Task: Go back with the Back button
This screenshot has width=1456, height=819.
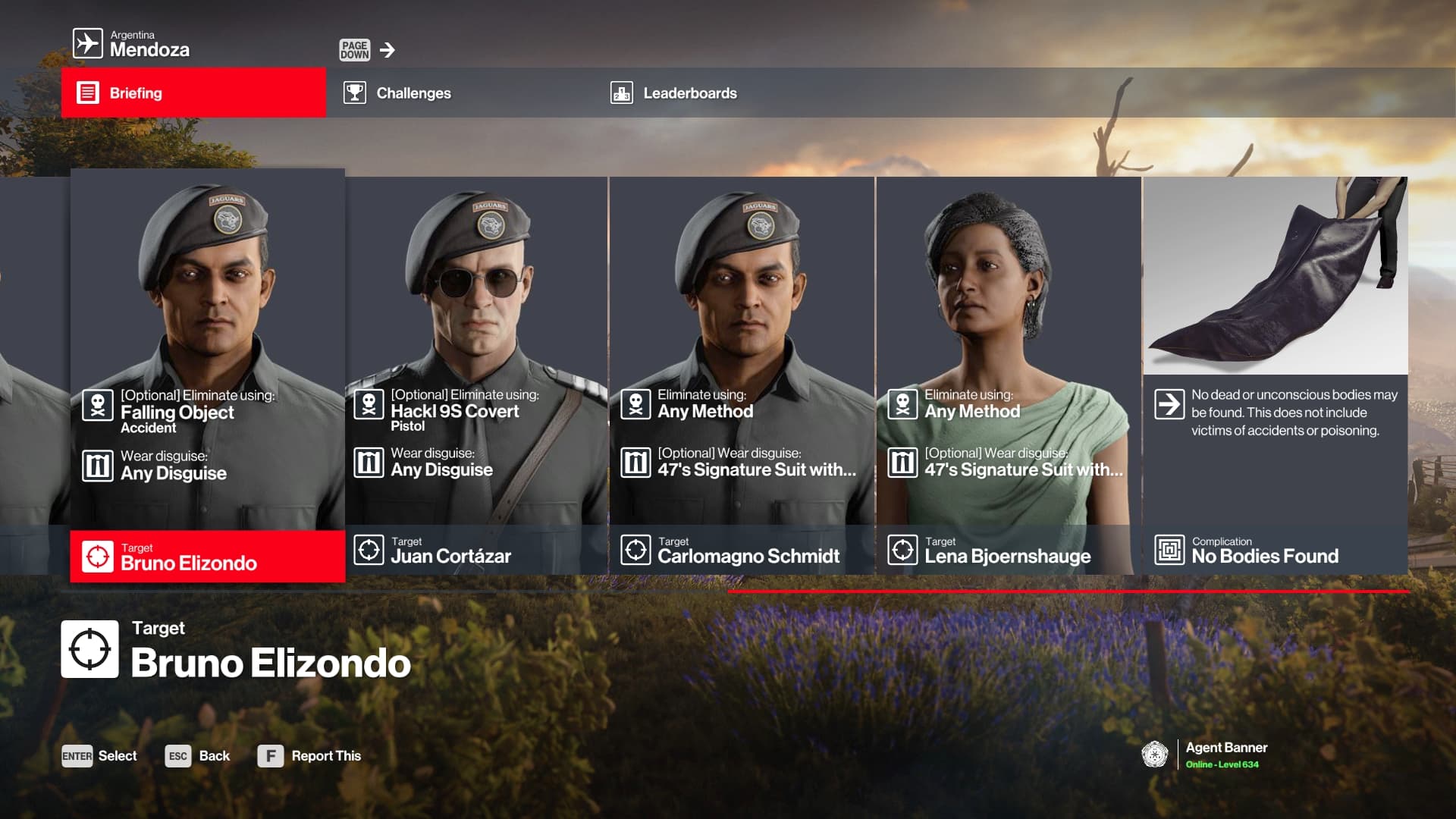Action: click(198, 756)
